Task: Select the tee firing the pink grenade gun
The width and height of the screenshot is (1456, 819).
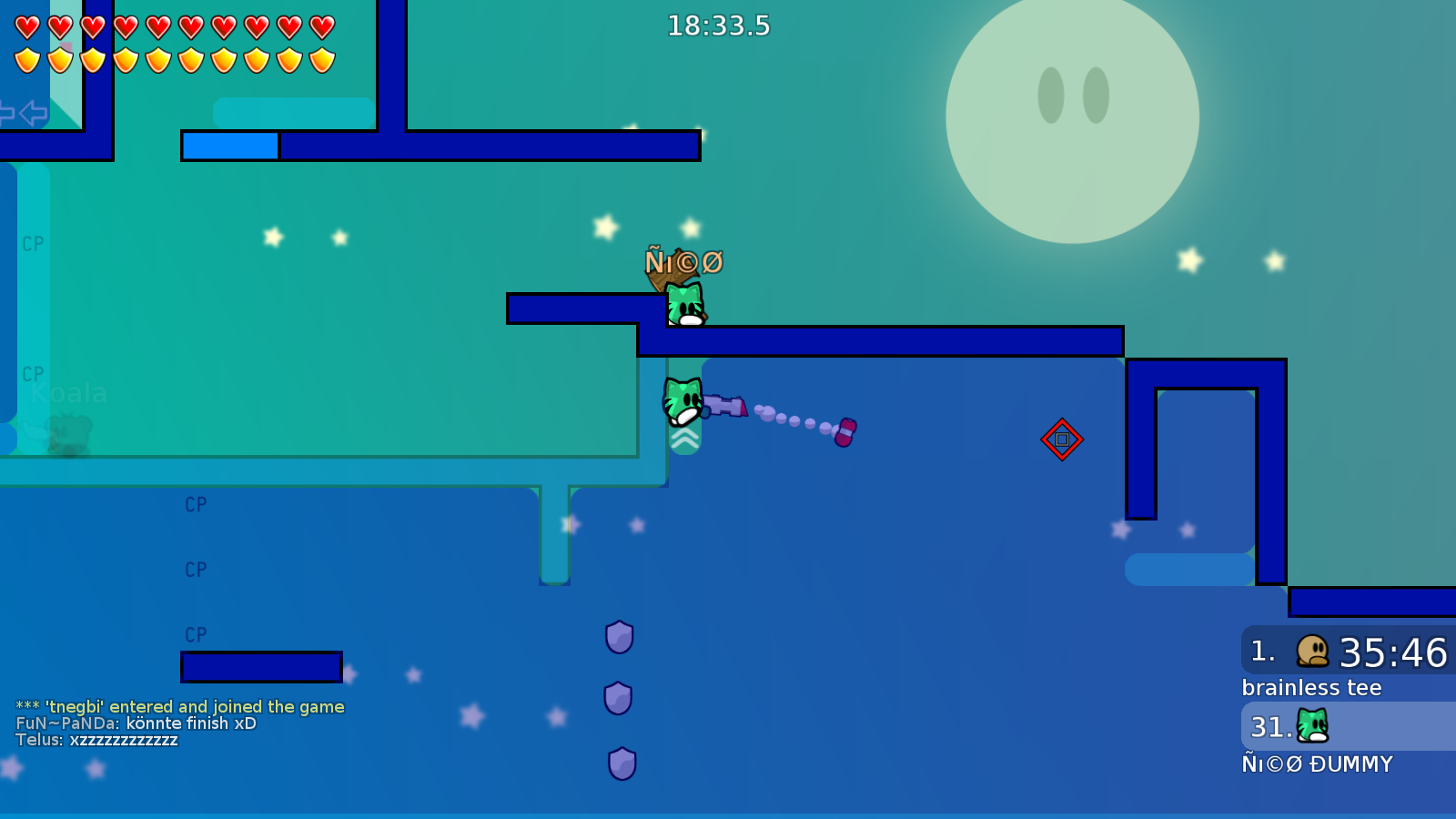Action: pyautogui.click(x=682, y=400)
